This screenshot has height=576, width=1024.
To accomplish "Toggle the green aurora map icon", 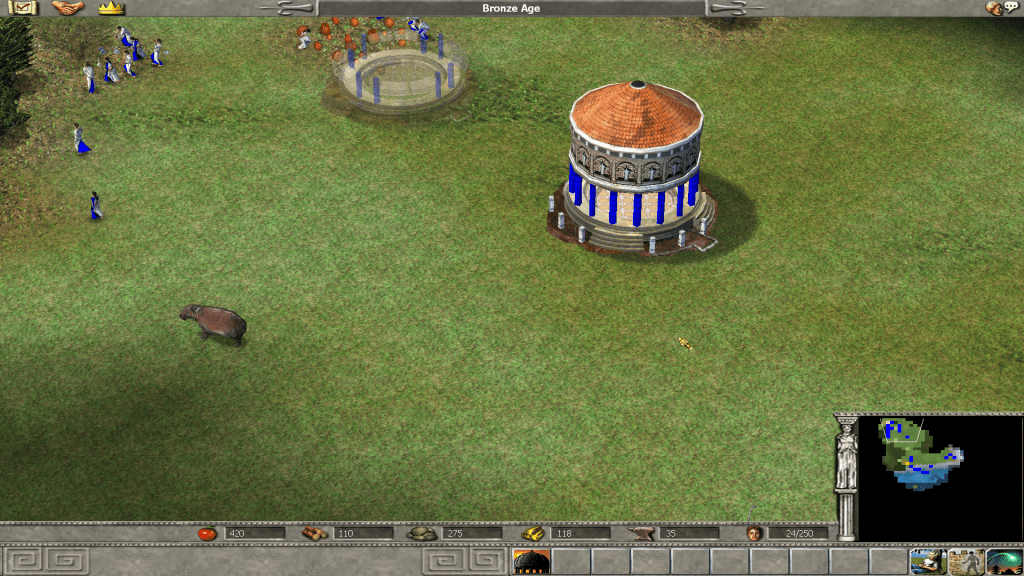I will click(1004, 562).
